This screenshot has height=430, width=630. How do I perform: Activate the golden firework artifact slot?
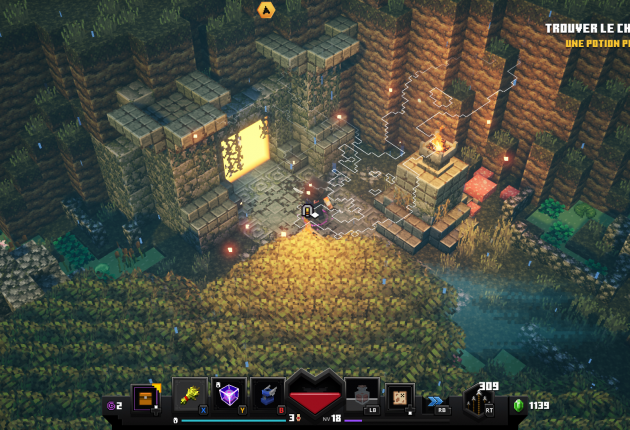click(x=189, y=394)
